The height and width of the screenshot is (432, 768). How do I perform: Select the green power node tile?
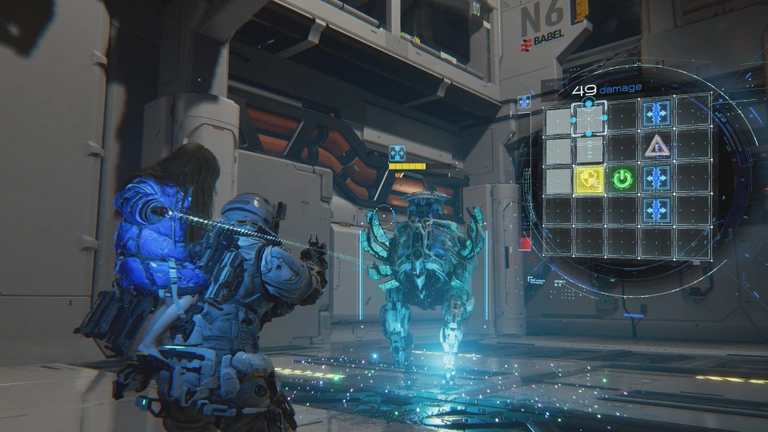(623, 179)
